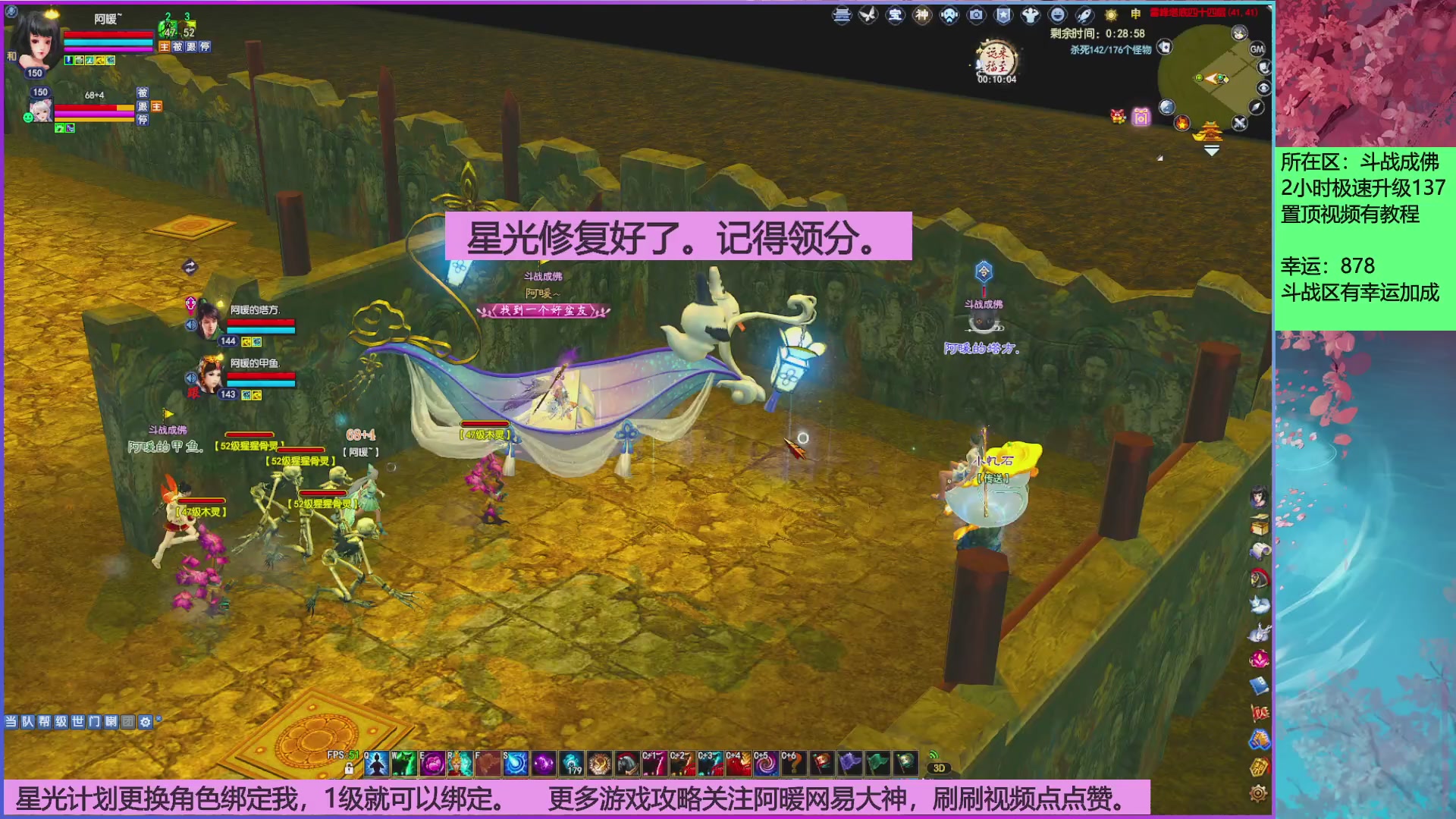Viewport: 1456px width, 819px height.
Task: Open the smiley face social icon
Action: [1057, 14]
